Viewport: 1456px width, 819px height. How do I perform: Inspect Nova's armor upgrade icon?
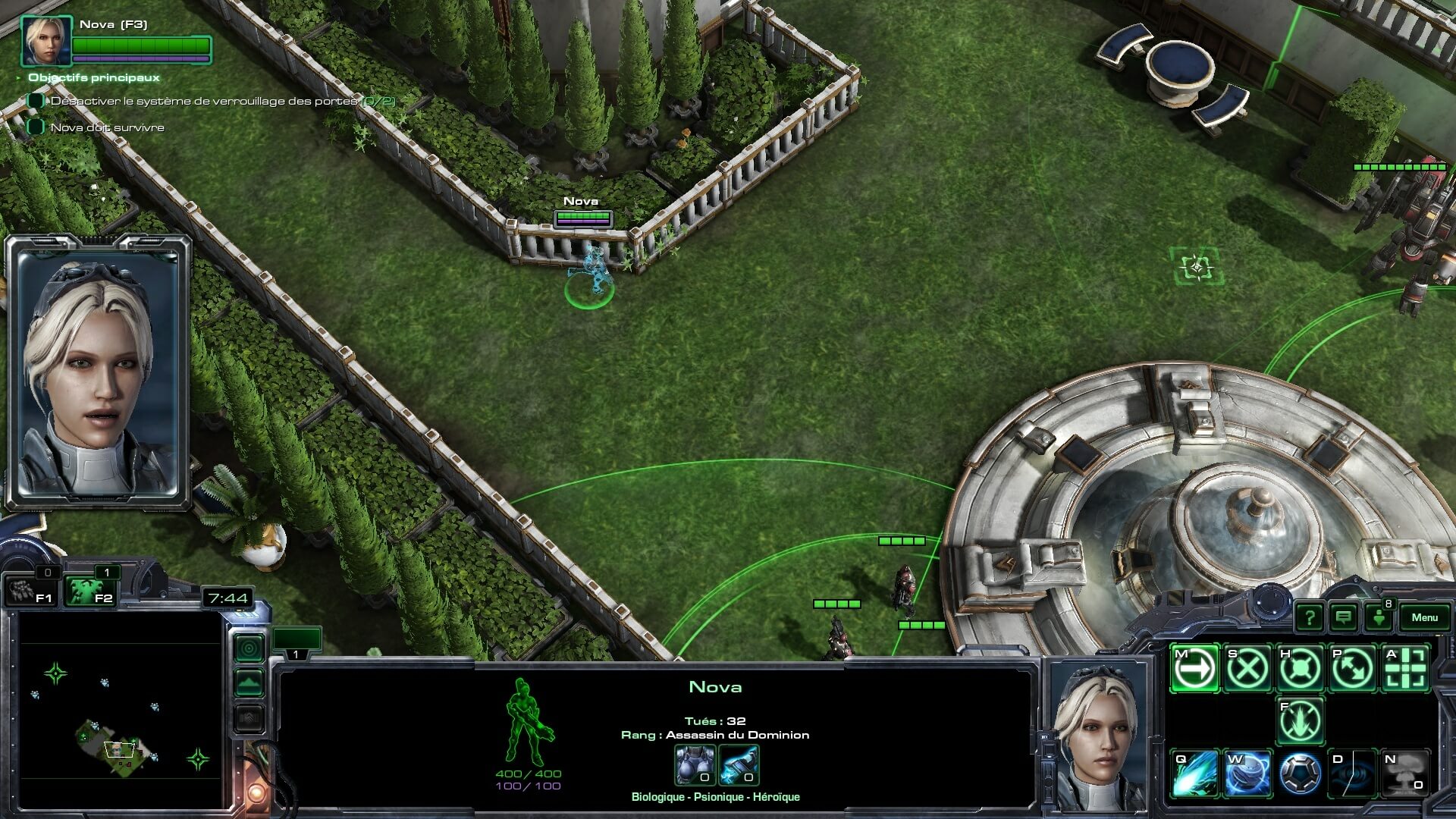[695, 764]
